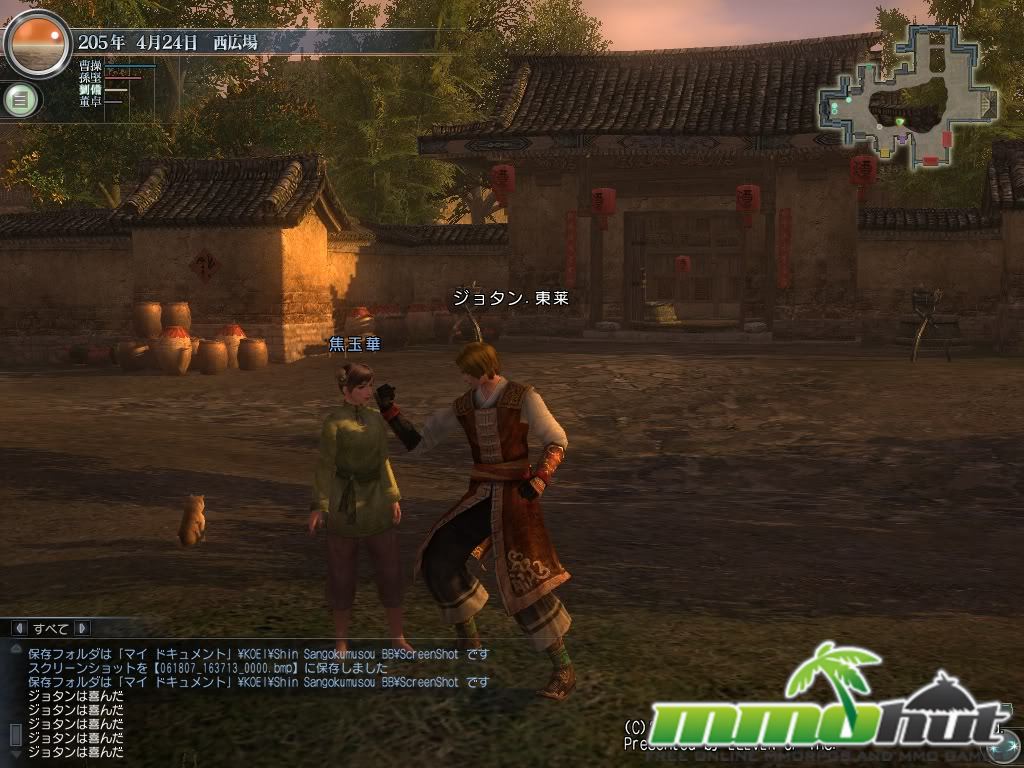Select the yellow marker on the minimap
This screenshot has width=1024, height=768.
pyautogui.click(x=885, y=153)
